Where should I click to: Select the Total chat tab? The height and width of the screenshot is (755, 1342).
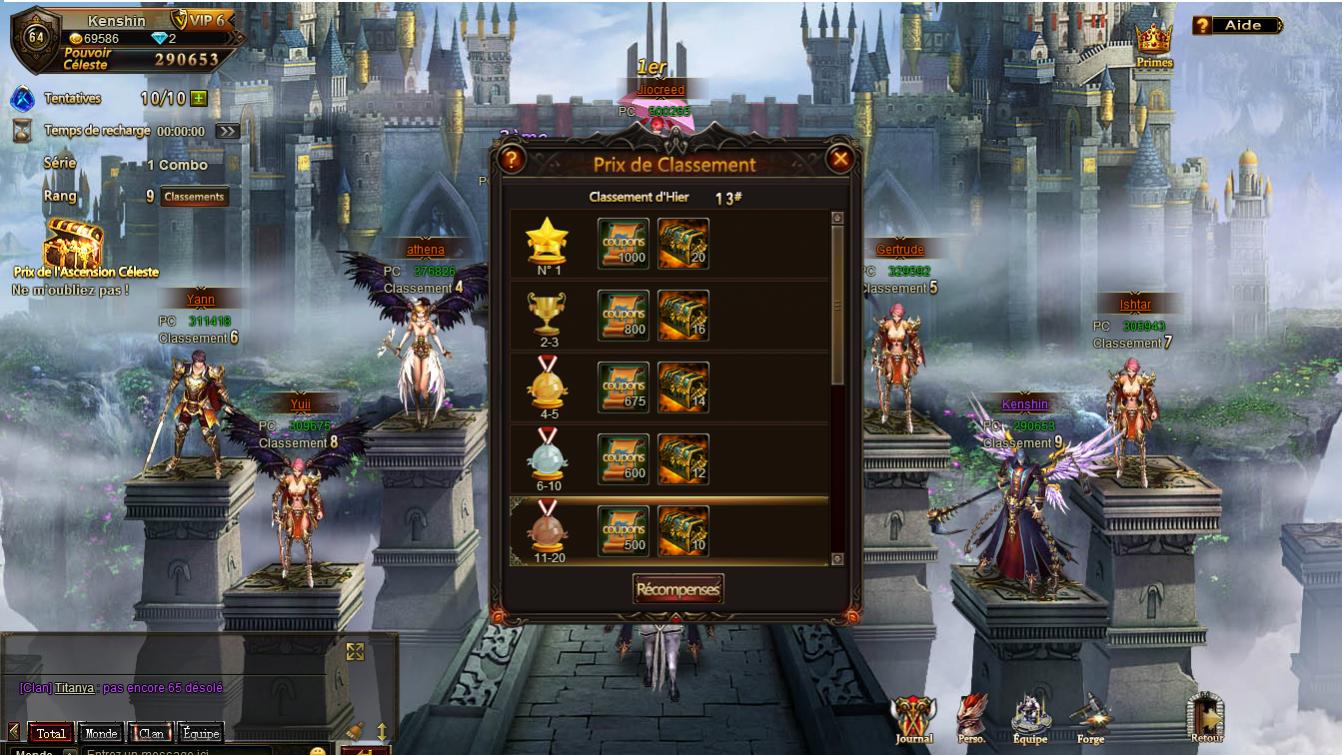(51, 733)
